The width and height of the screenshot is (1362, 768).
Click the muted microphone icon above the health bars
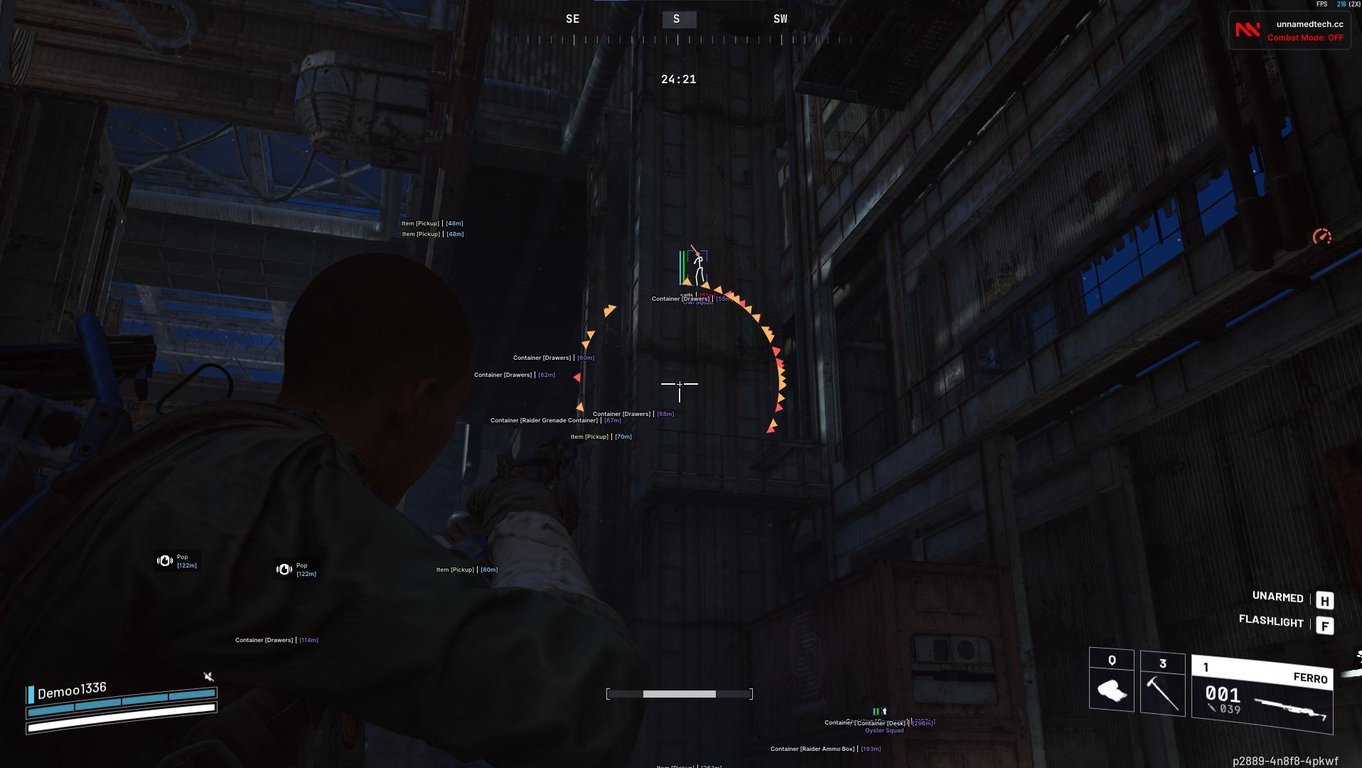(x=209, y=677)
